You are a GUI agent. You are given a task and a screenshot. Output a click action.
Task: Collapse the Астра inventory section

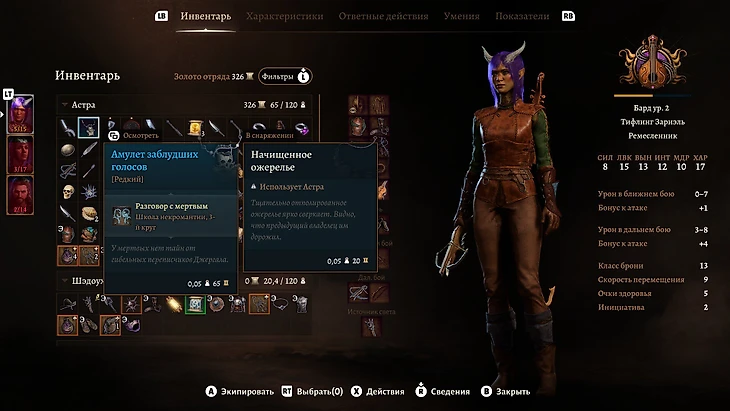tap(65, 104)
